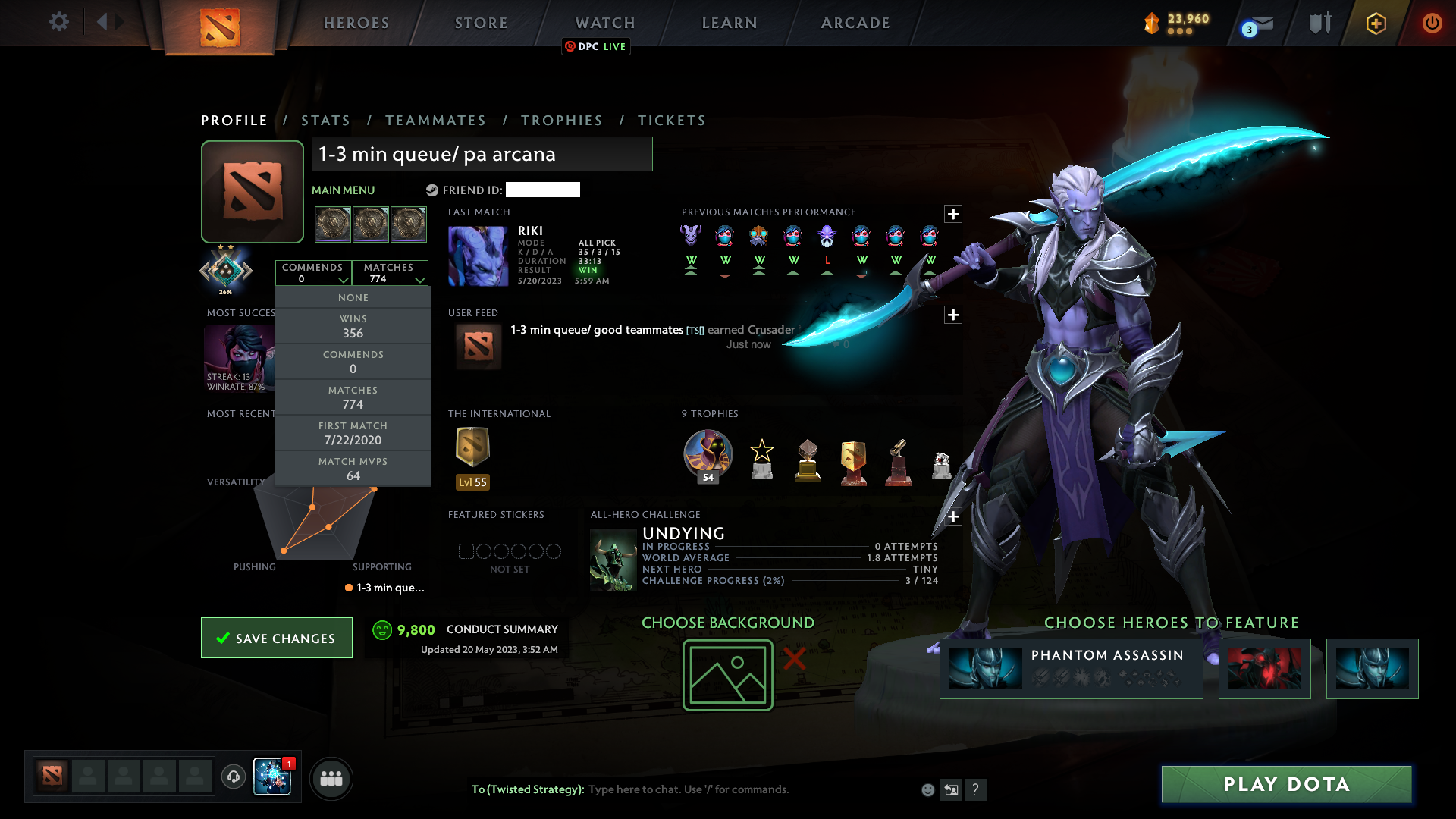Click the exit power icon top right
The width and height of the screenshot is (1456, 819).
click(1432, 23)
